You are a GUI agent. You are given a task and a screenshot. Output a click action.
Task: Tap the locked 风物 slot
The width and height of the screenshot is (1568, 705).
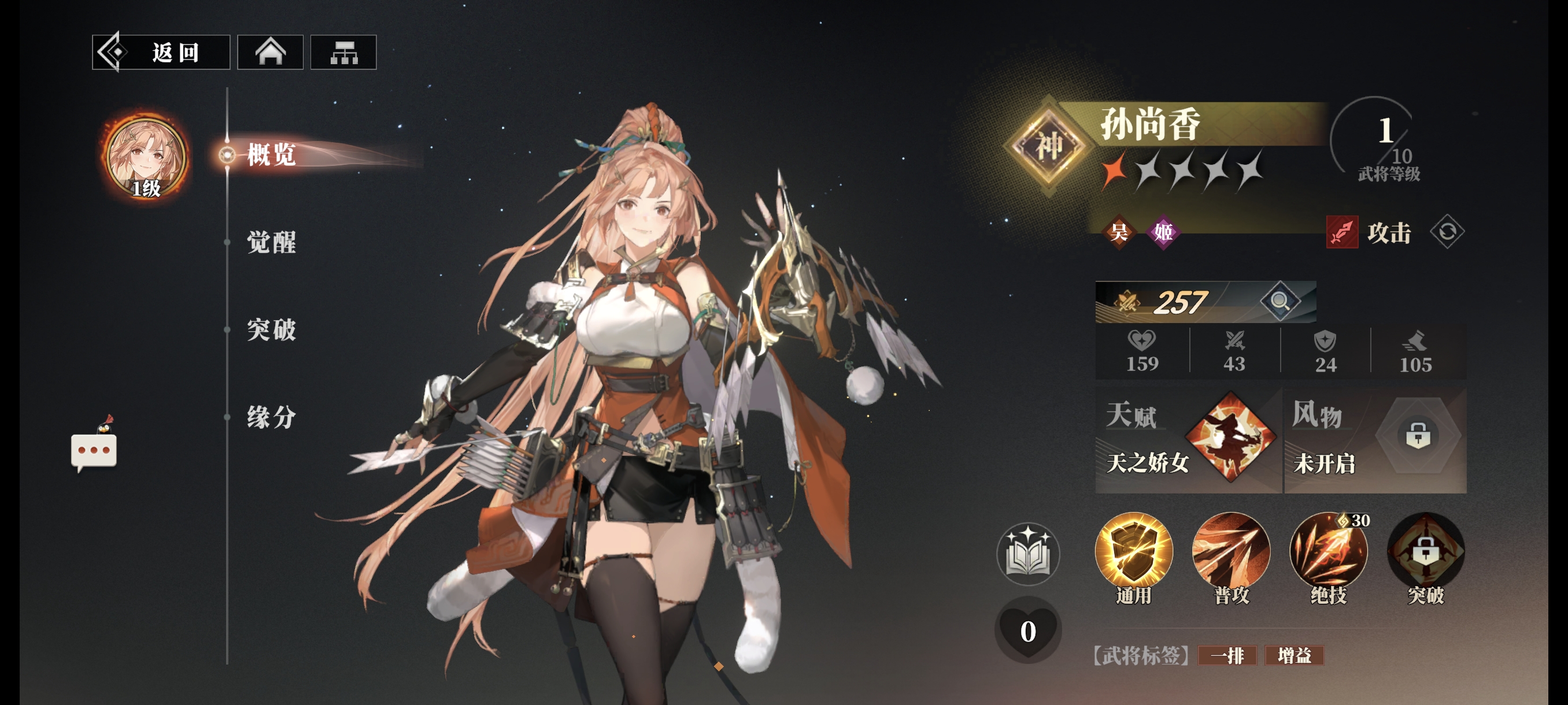coord(1418,436)
